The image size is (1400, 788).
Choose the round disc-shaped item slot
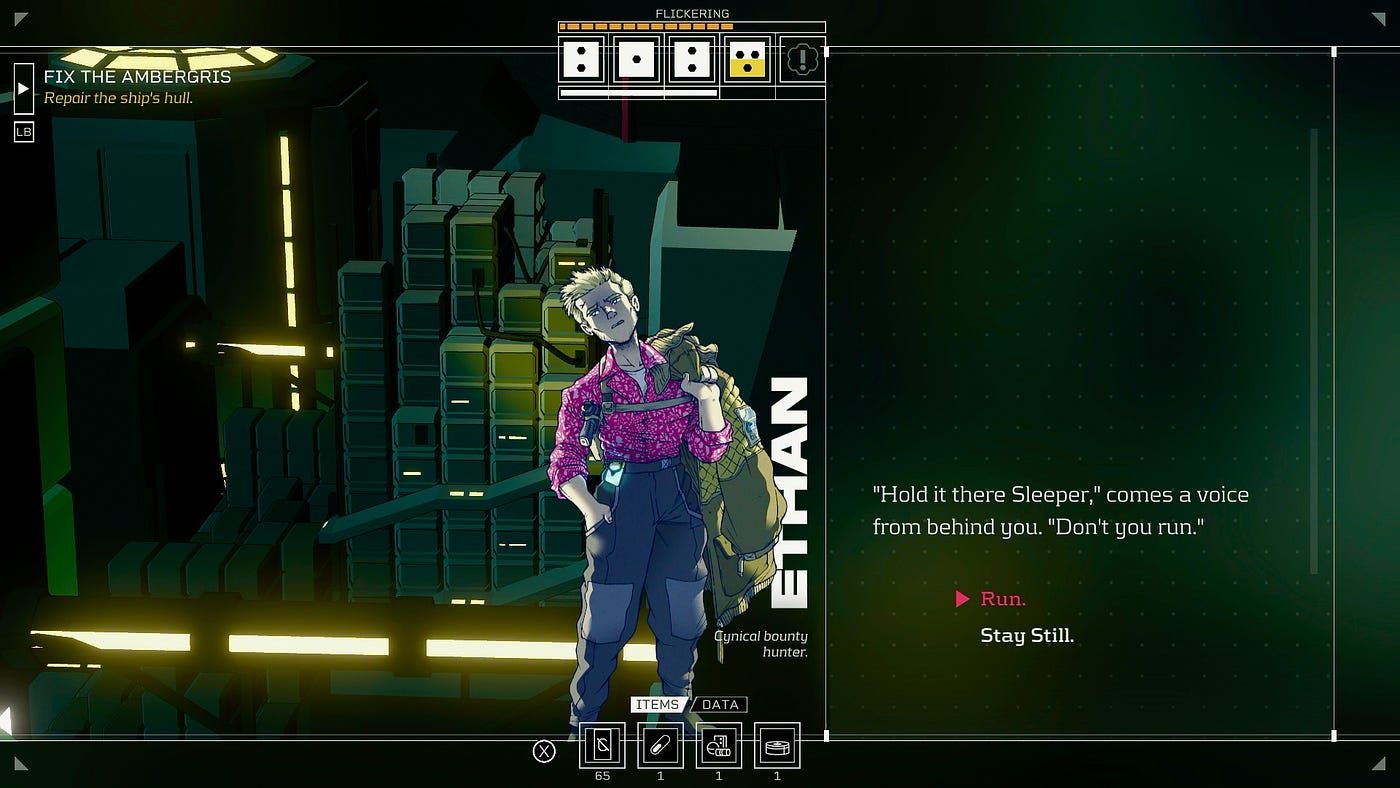click(x=777, y=745)
